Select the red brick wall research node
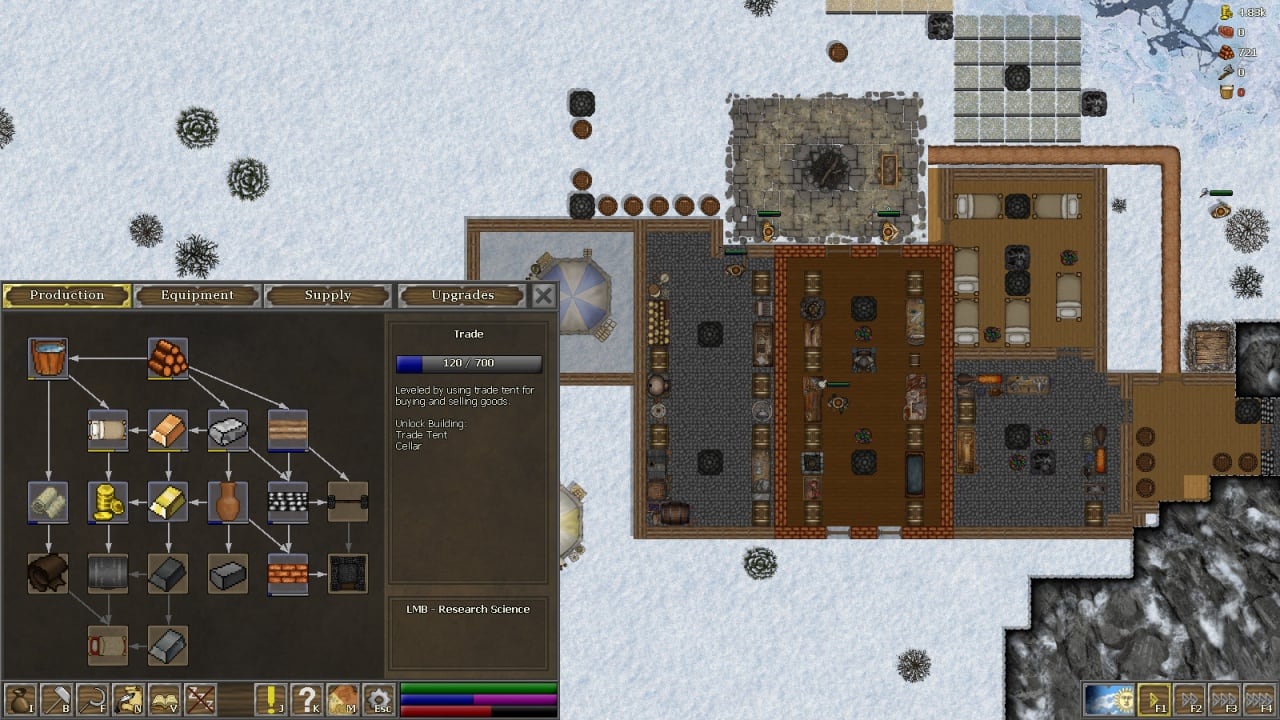The height and width of the screenshot is (720, 1280). pos(288,574)
